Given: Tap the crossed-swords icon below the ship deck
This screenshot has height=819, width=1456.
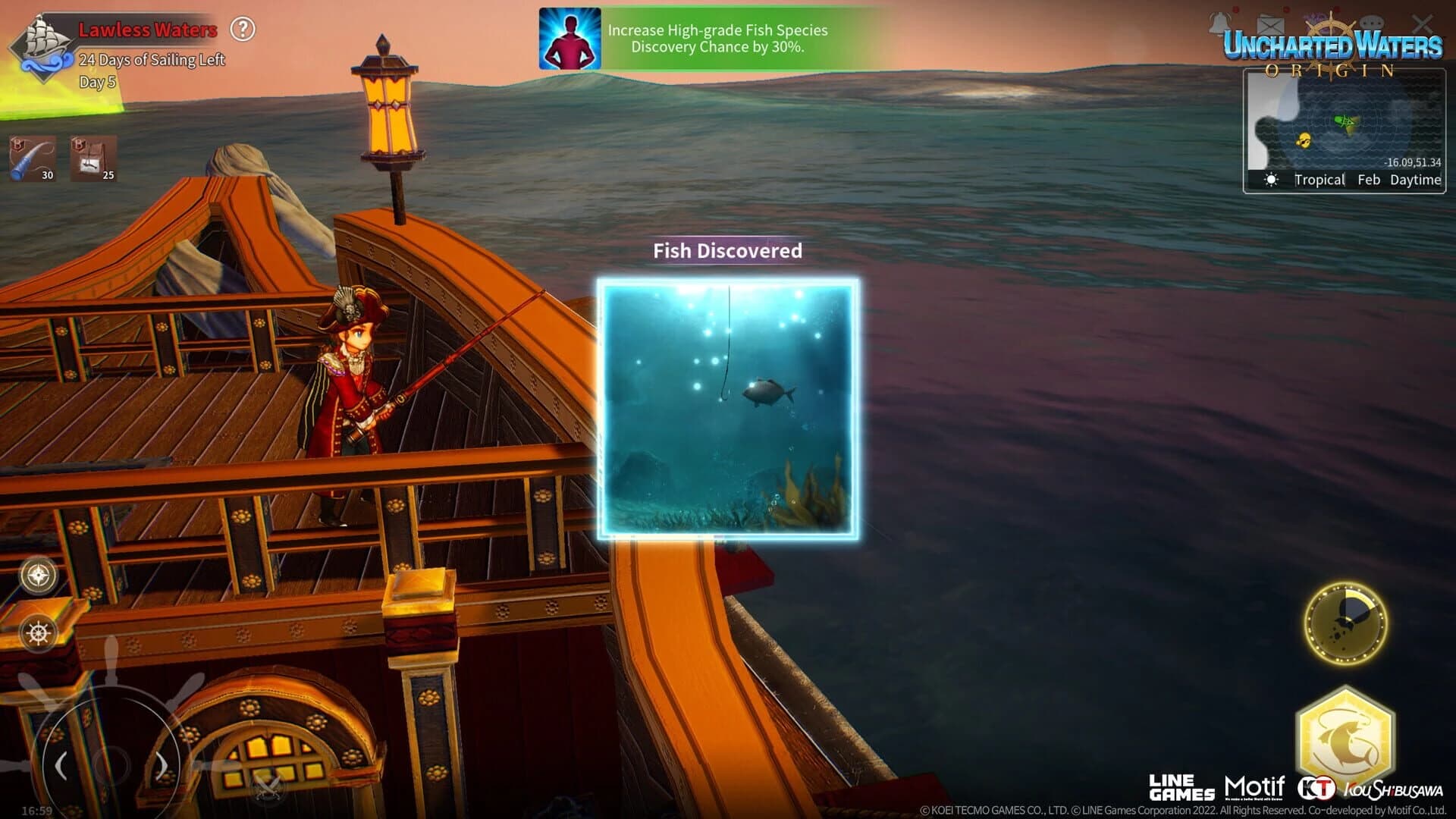Looking at the screenshot, I should tap(266, 786).
